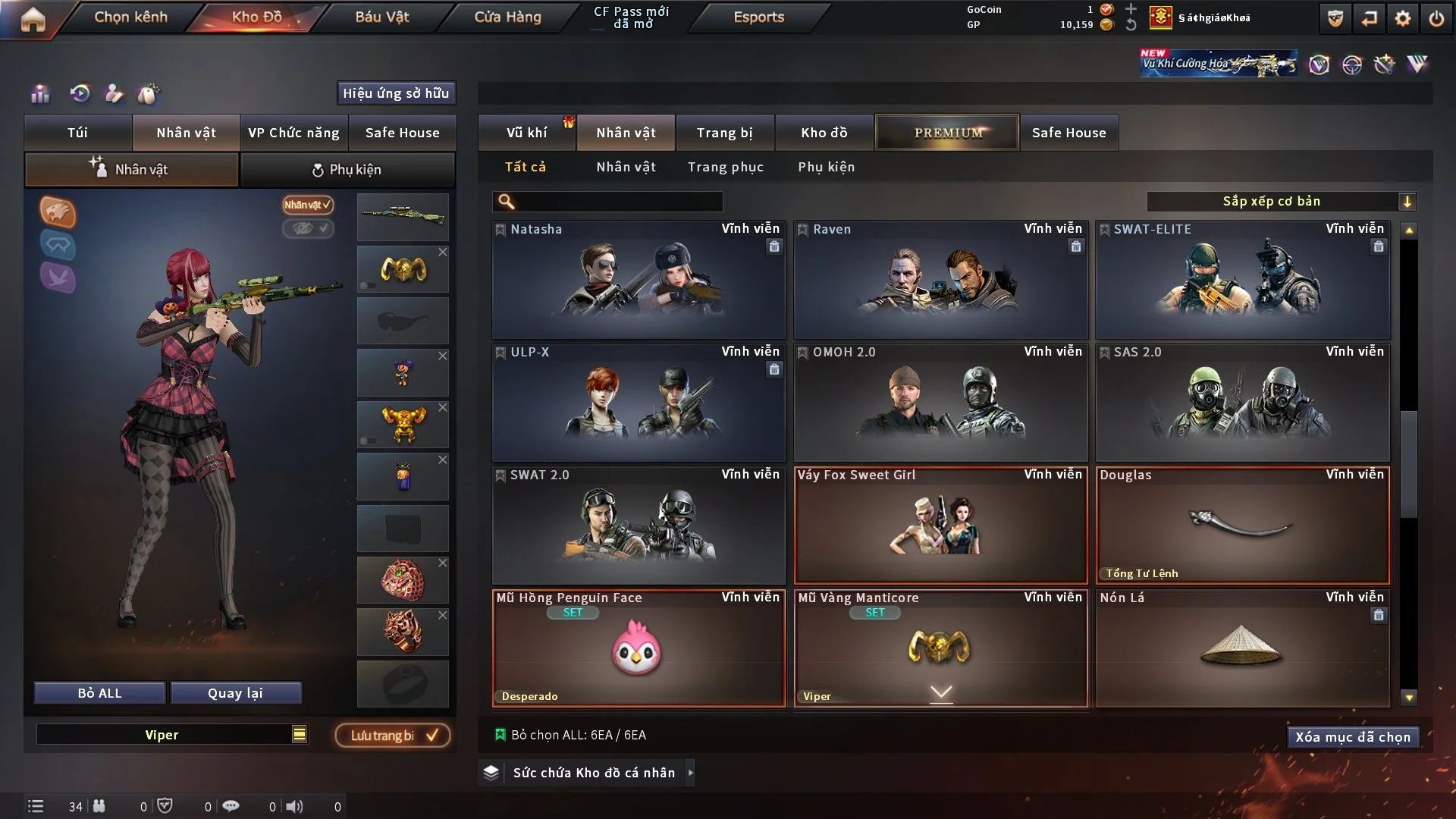1456x819 pixels.
Task: Open the stats ranking icon above the bag panel
Action: pos(40,94)
